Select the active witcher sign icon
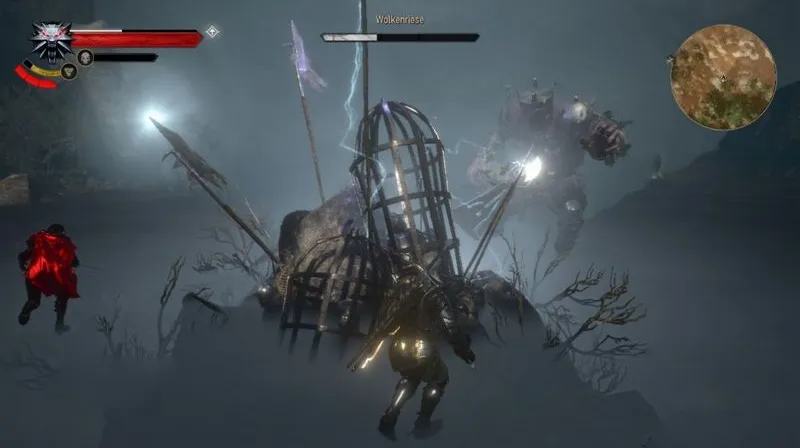 [x=69, y=71]
